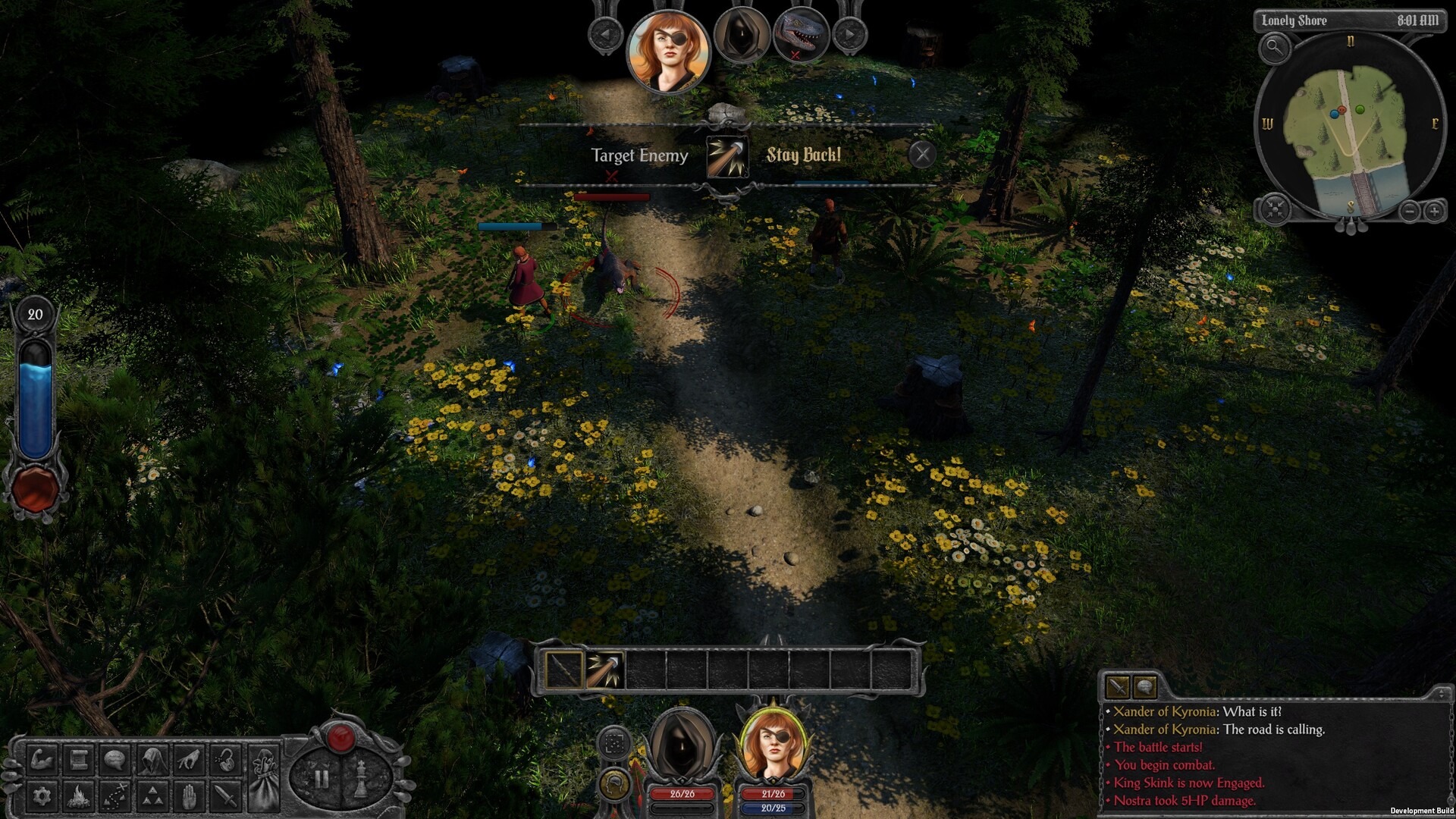Open the map route icon

[115, 795]
